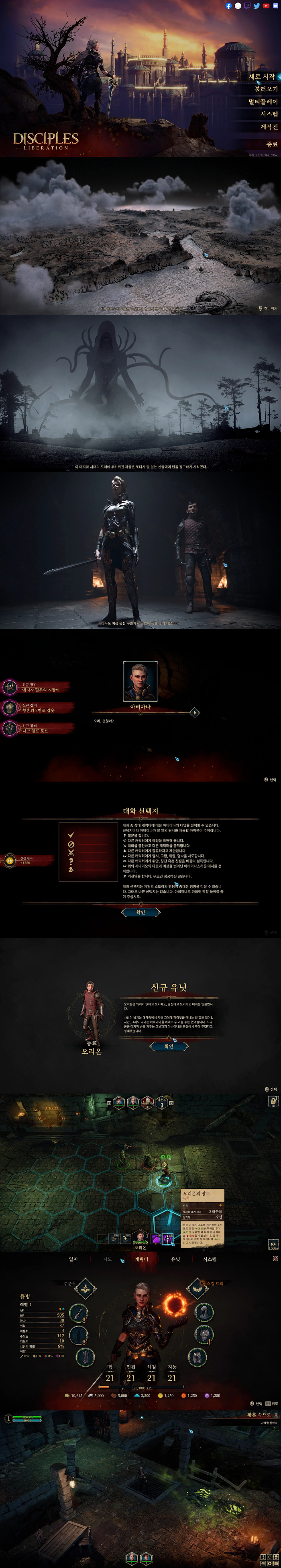Switch to the 유닛 units tab
This screenshot has height=1568, width=281.
click(x=176, y=1259)
